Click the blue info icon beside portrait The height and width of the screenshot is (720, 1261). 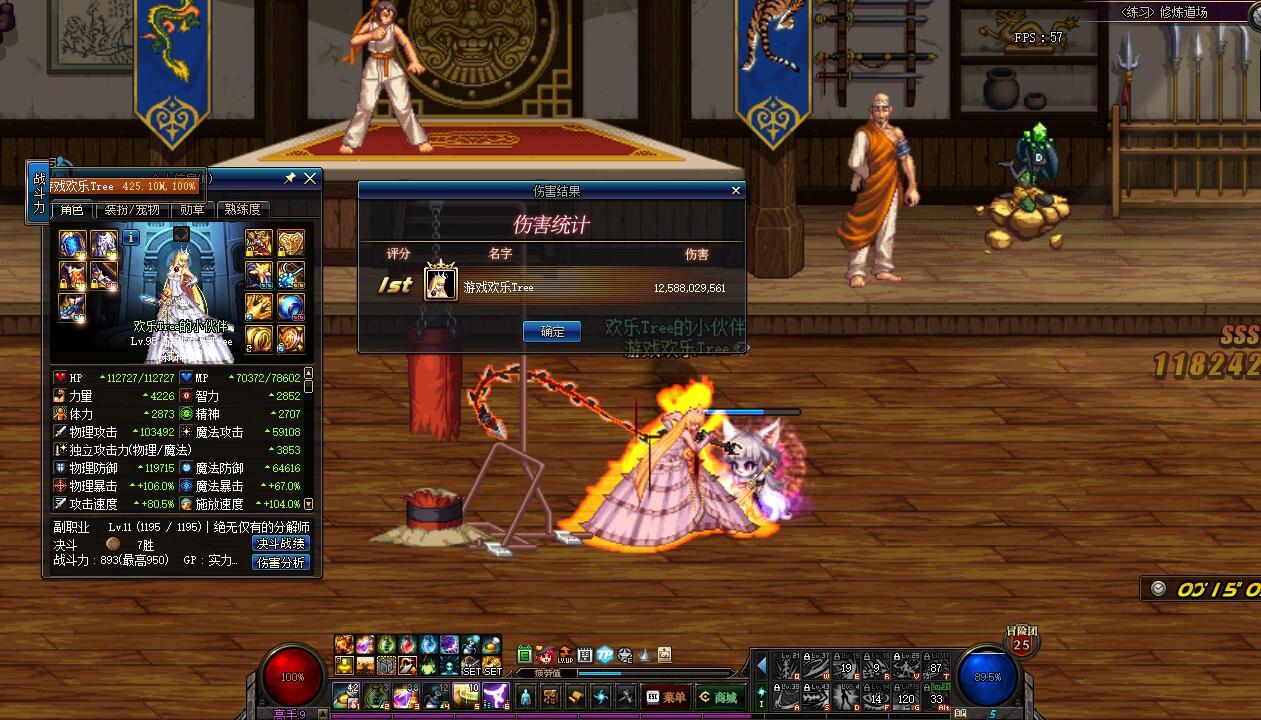(131, 238)
